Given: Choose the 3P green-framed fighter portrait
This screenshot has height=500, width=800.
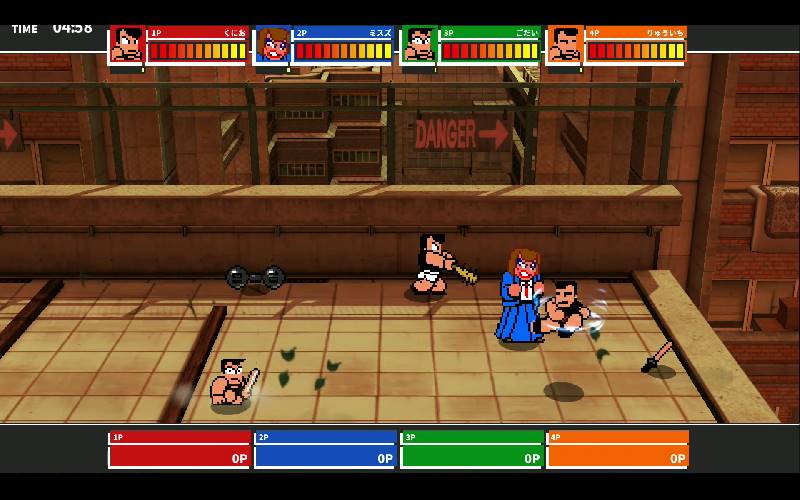Looking at the screenshot, I should click(419, 45).
